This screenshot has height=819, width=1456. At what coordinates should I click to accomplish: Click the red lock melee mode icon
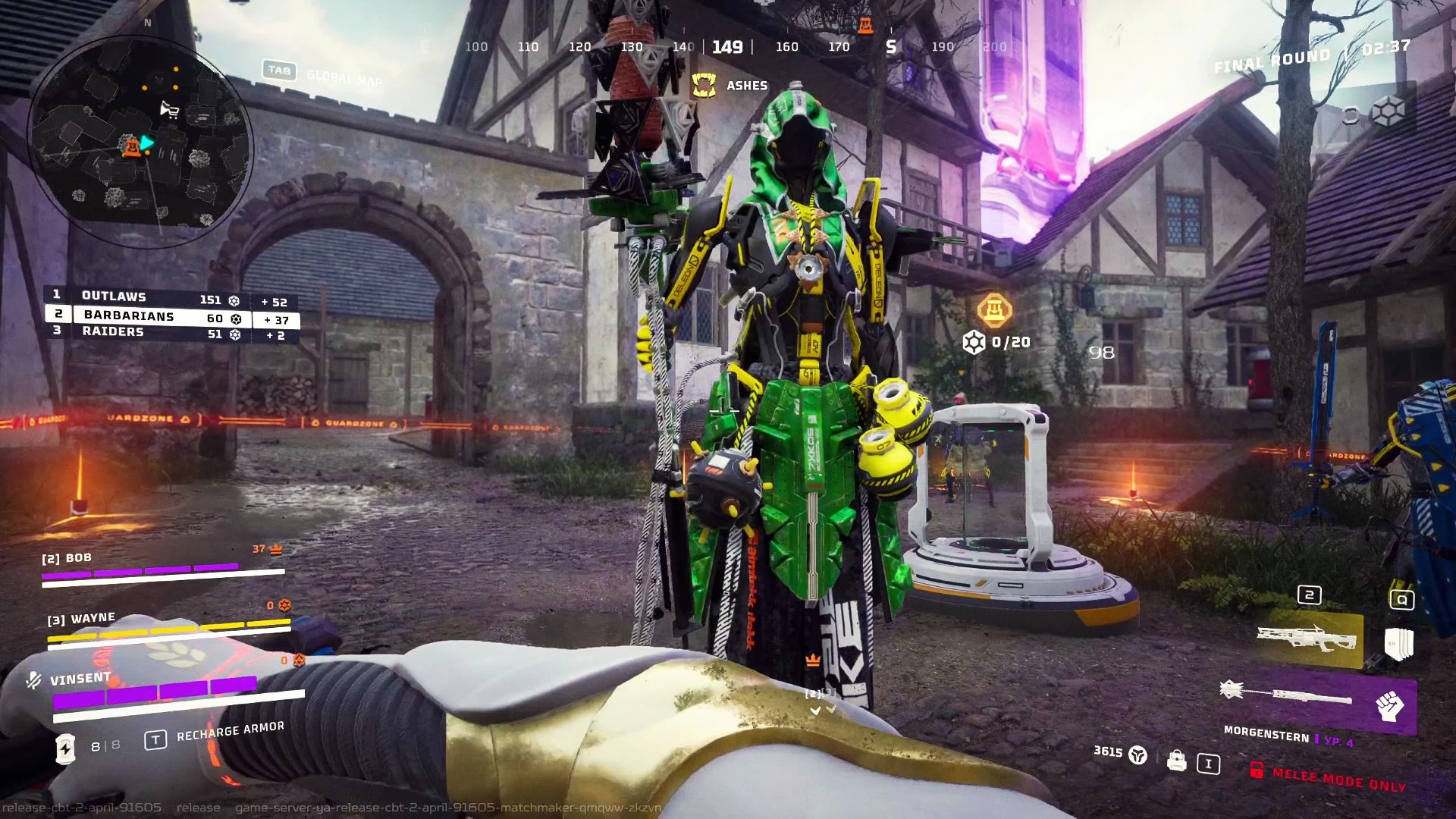coord(1256,770)
